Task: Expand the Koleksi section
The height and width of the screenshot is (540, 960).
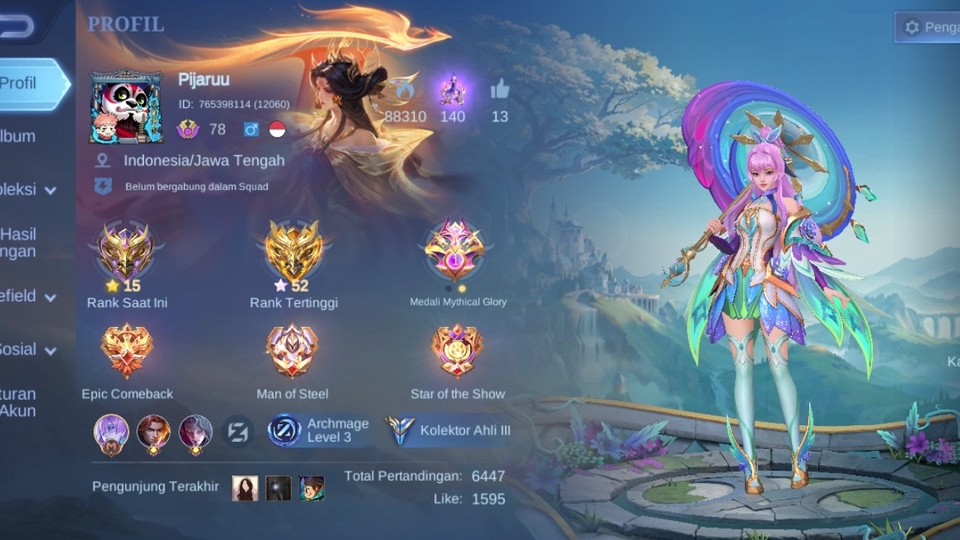Action: (x=28, y=189)
